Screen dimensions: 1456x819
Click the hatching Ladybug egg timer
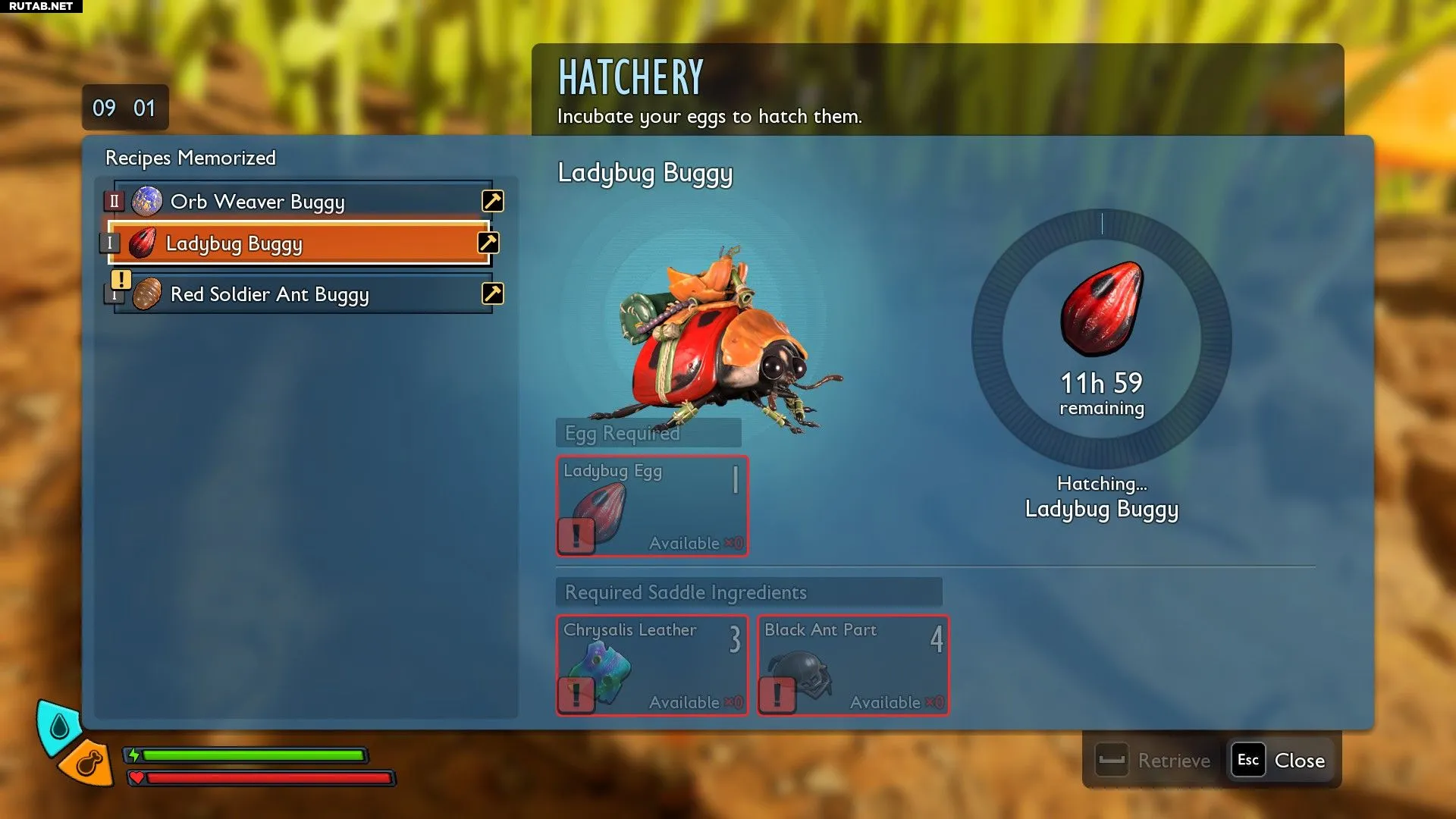click(1101, 338)
